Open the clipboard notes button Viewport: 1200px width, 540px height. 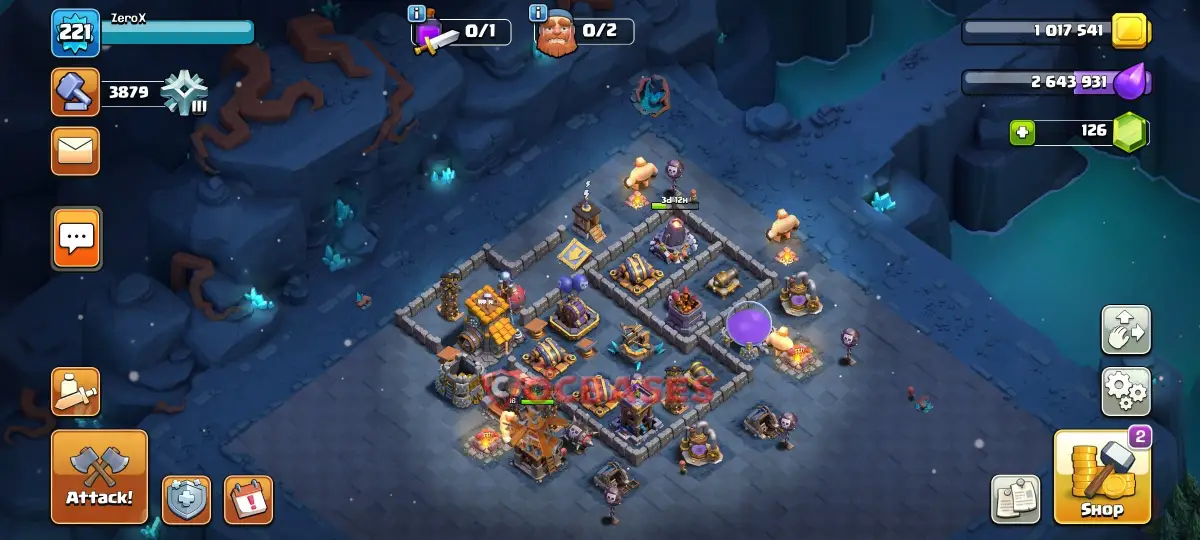pos(1016,499)
